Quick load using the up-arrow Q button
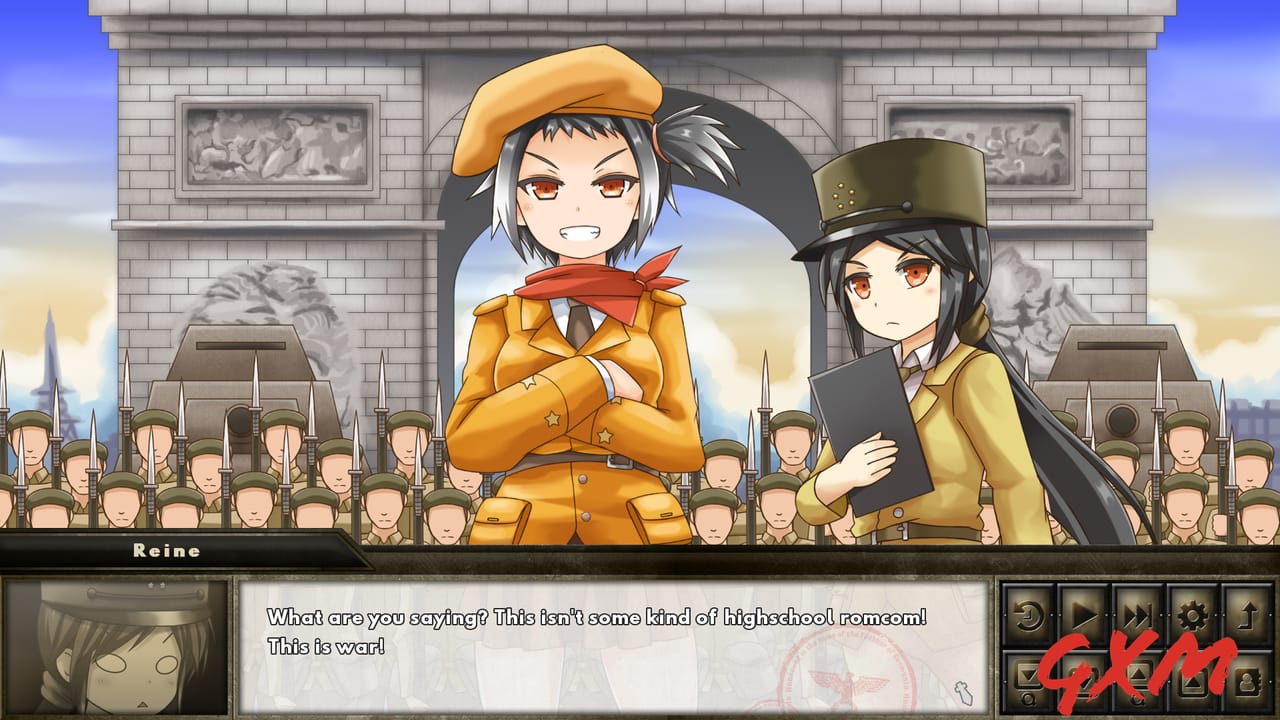The width and height of the screenshot is (1280, 720). coord(1136,680)
